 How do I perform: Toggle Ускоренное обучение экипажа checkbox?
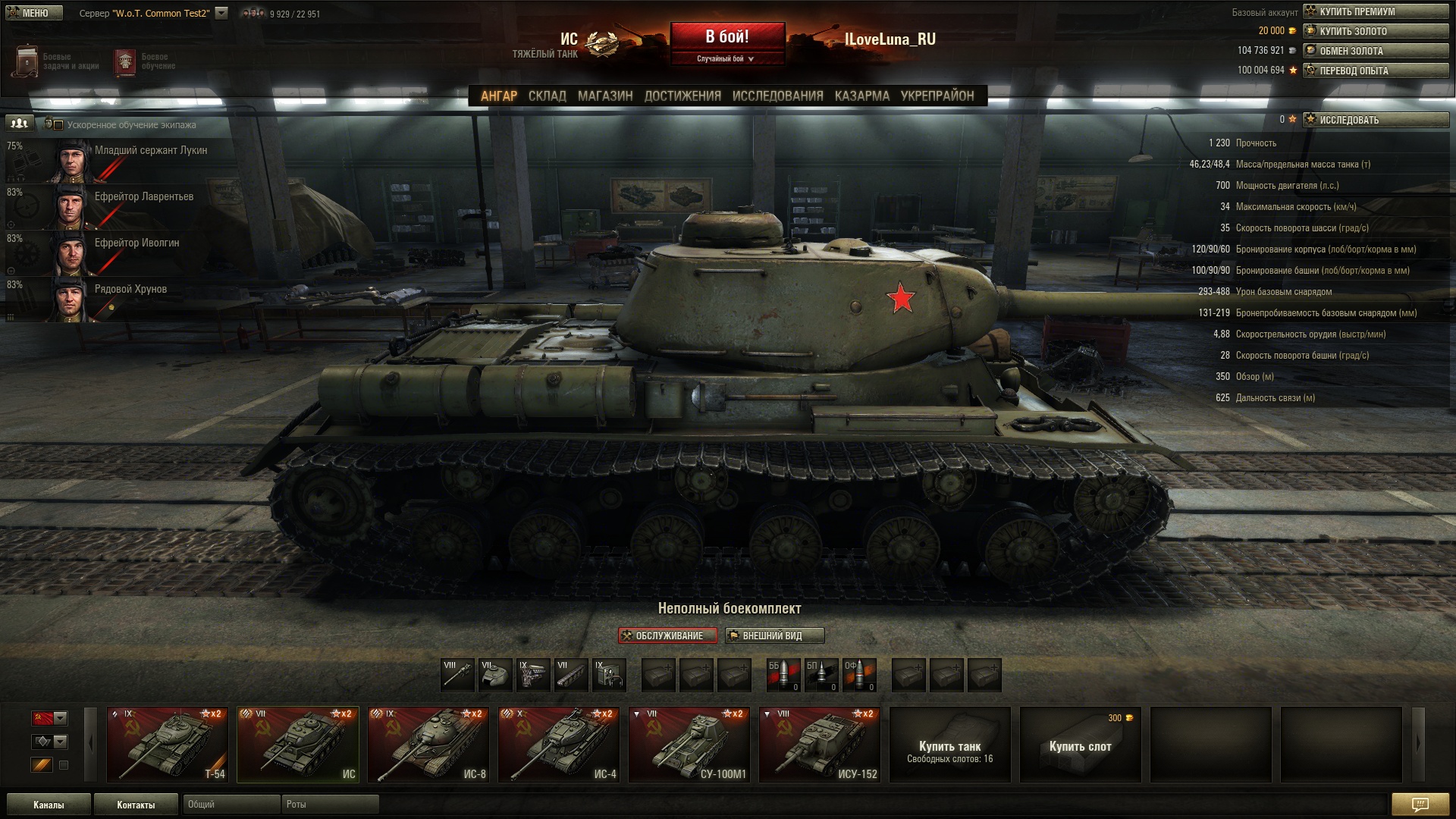(58, 125)
